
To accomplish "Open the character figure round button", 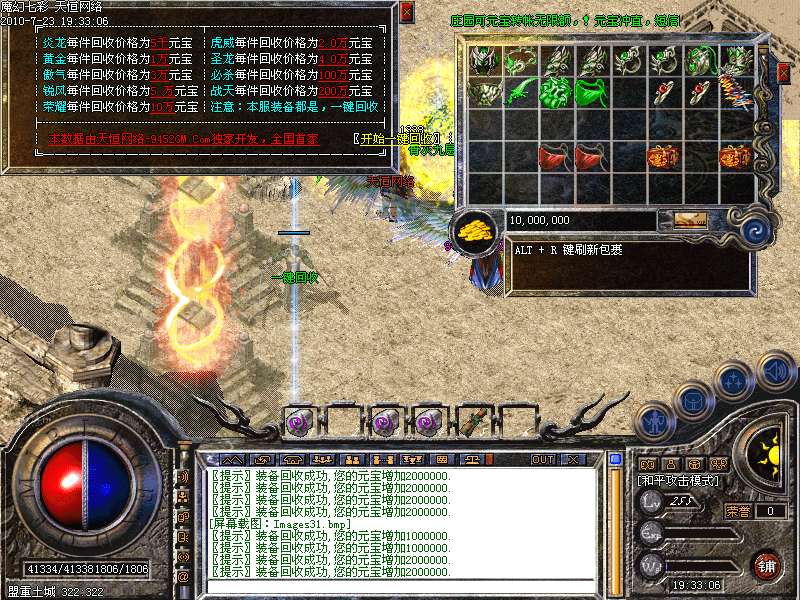I will (654, 420).
